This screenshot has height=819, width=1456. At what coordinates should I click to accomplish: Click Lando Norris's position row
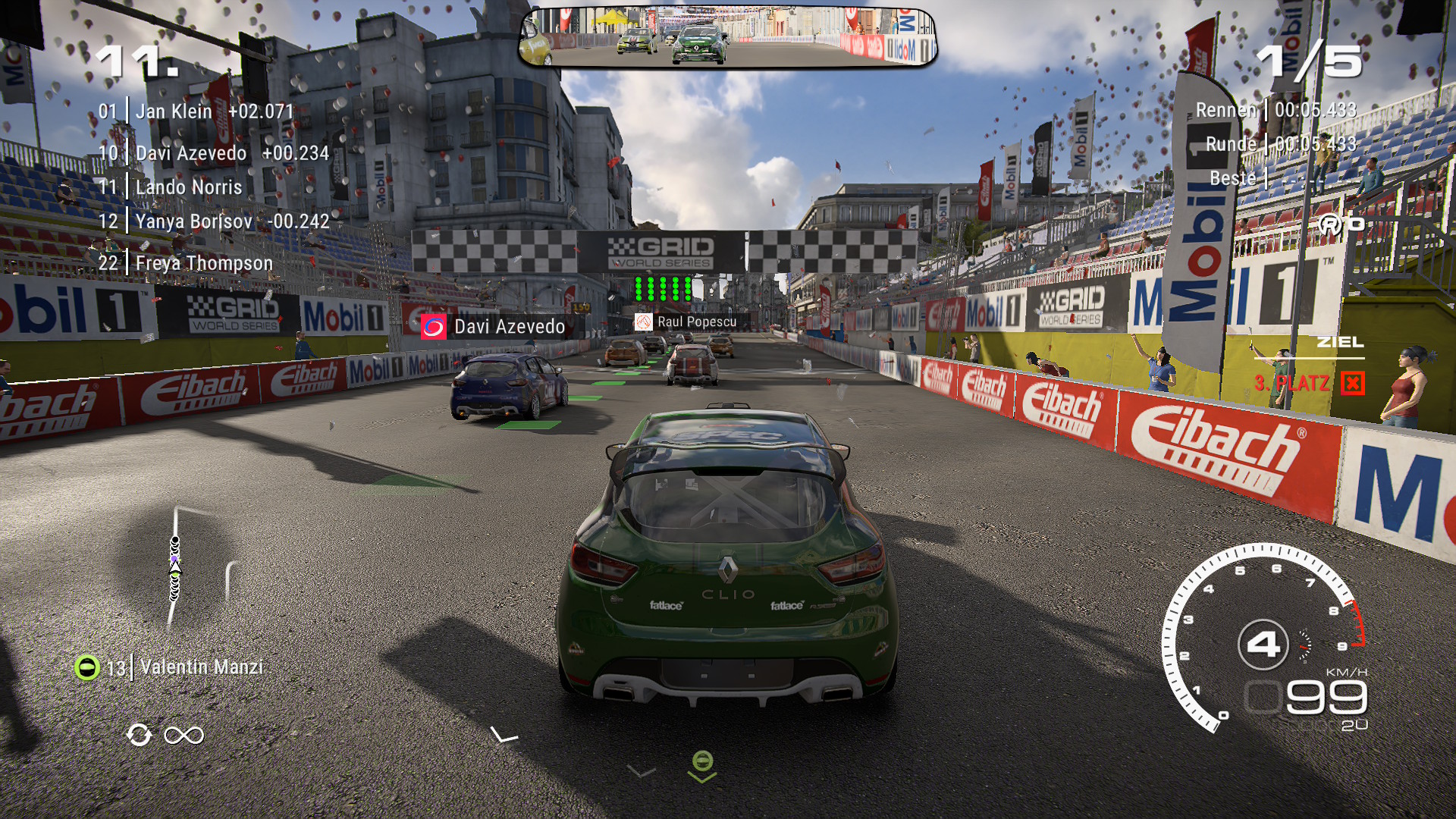(171, 187)
